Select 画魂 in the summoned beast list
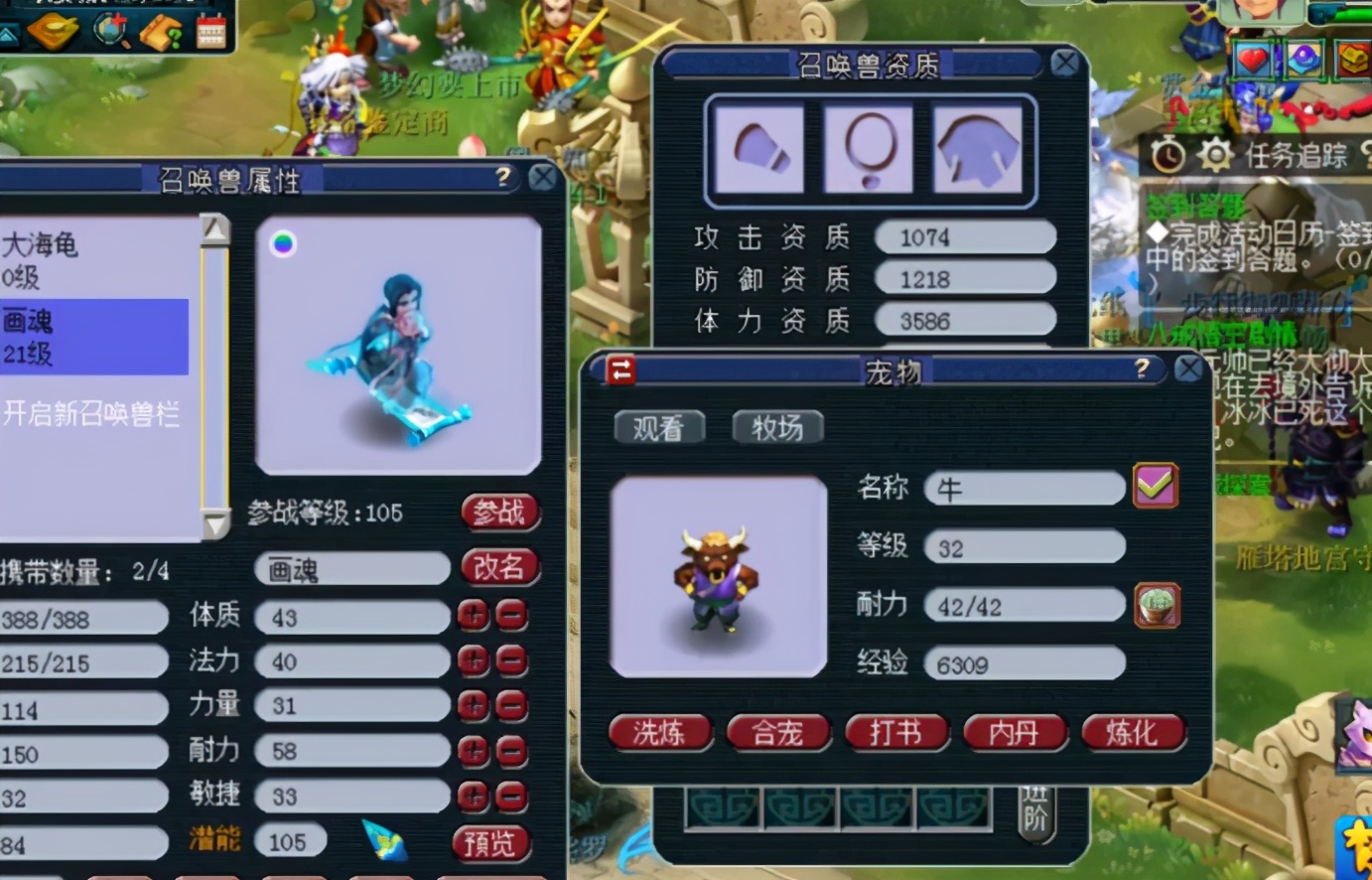 tap(94, 337)
